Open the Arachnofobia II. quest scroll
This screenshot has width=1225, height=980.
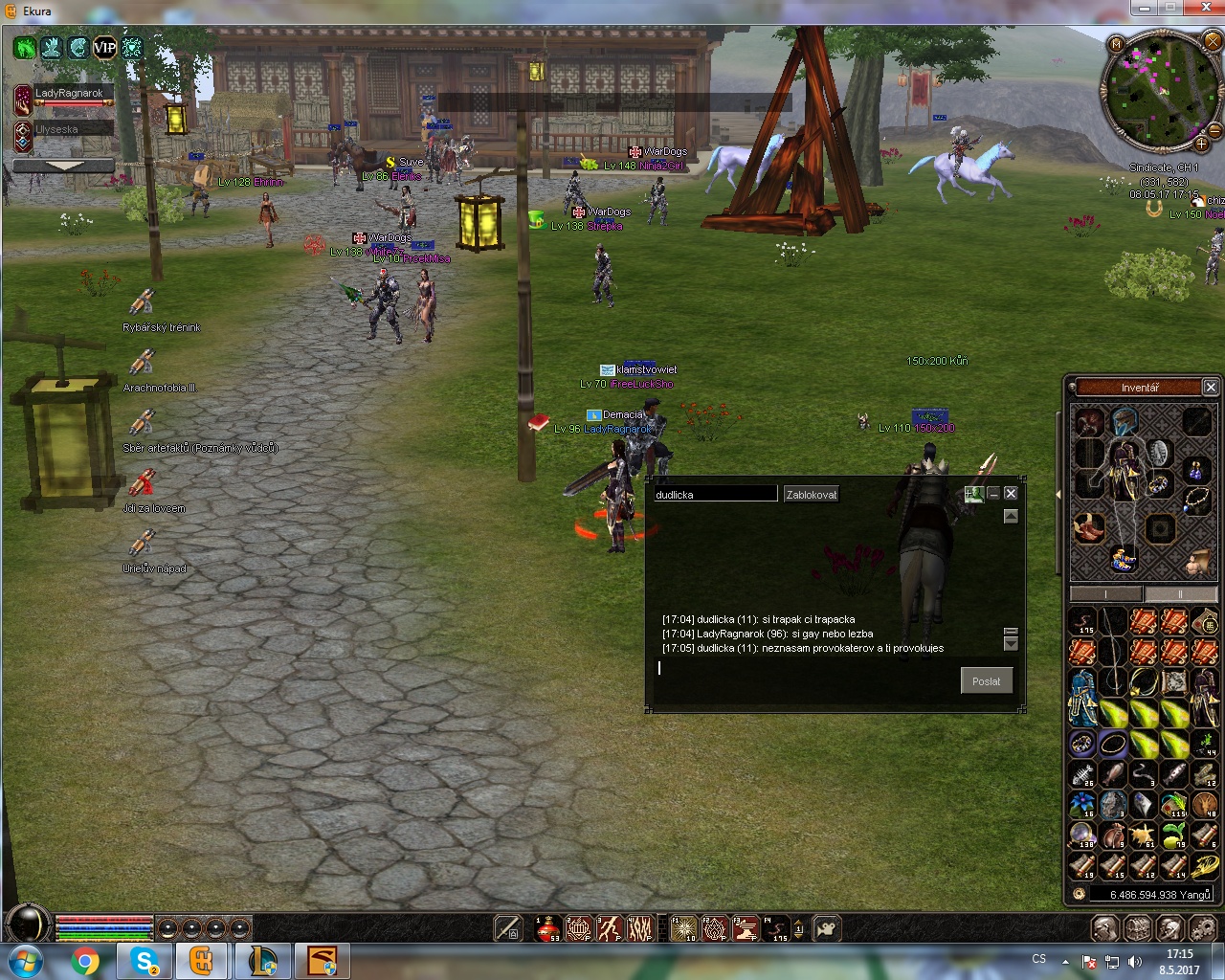tap(143, 363)
